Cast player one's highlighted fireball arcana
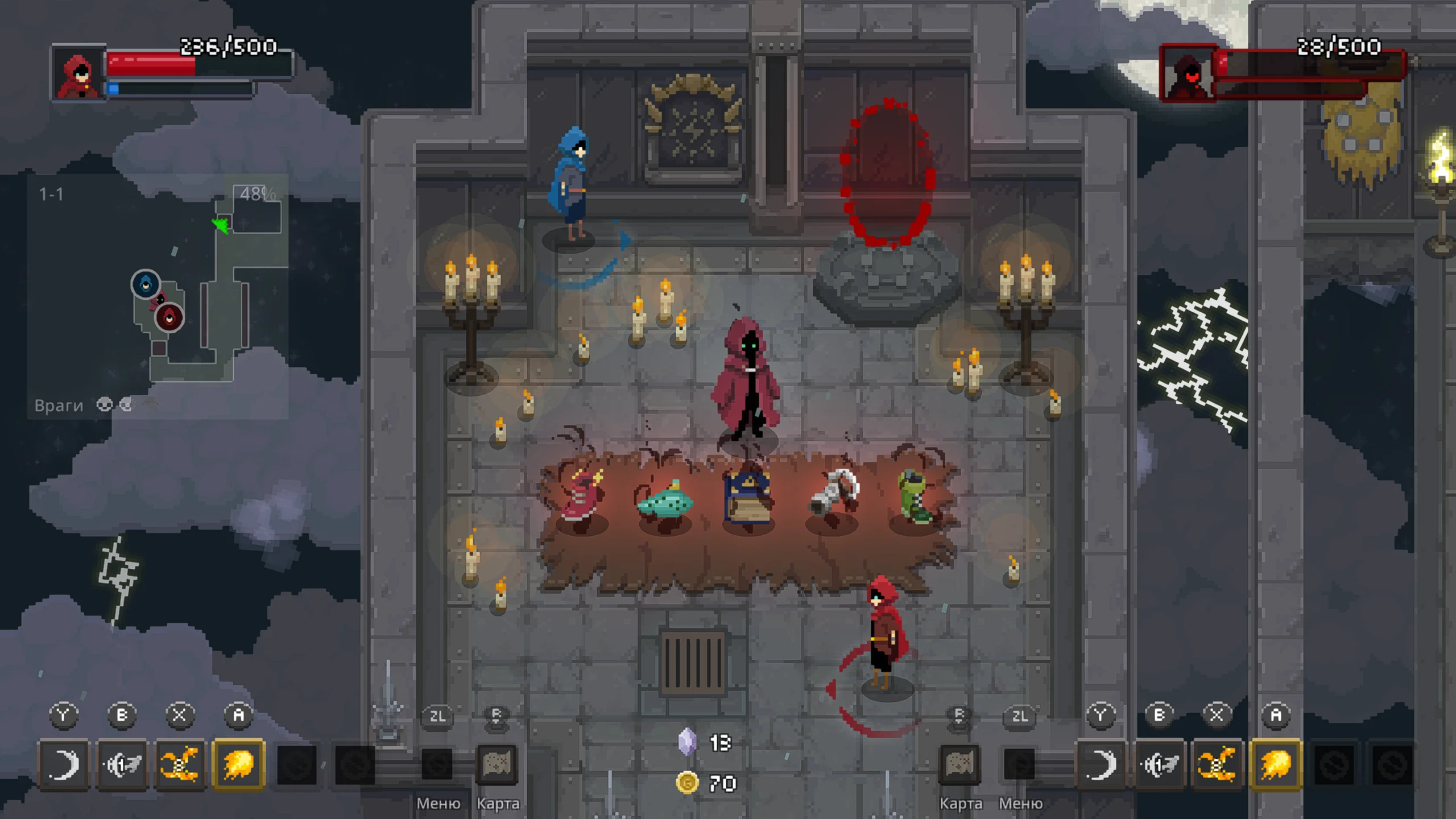Image resolution: width=1456 pixels, height=819 pixels. coord(239,764)
